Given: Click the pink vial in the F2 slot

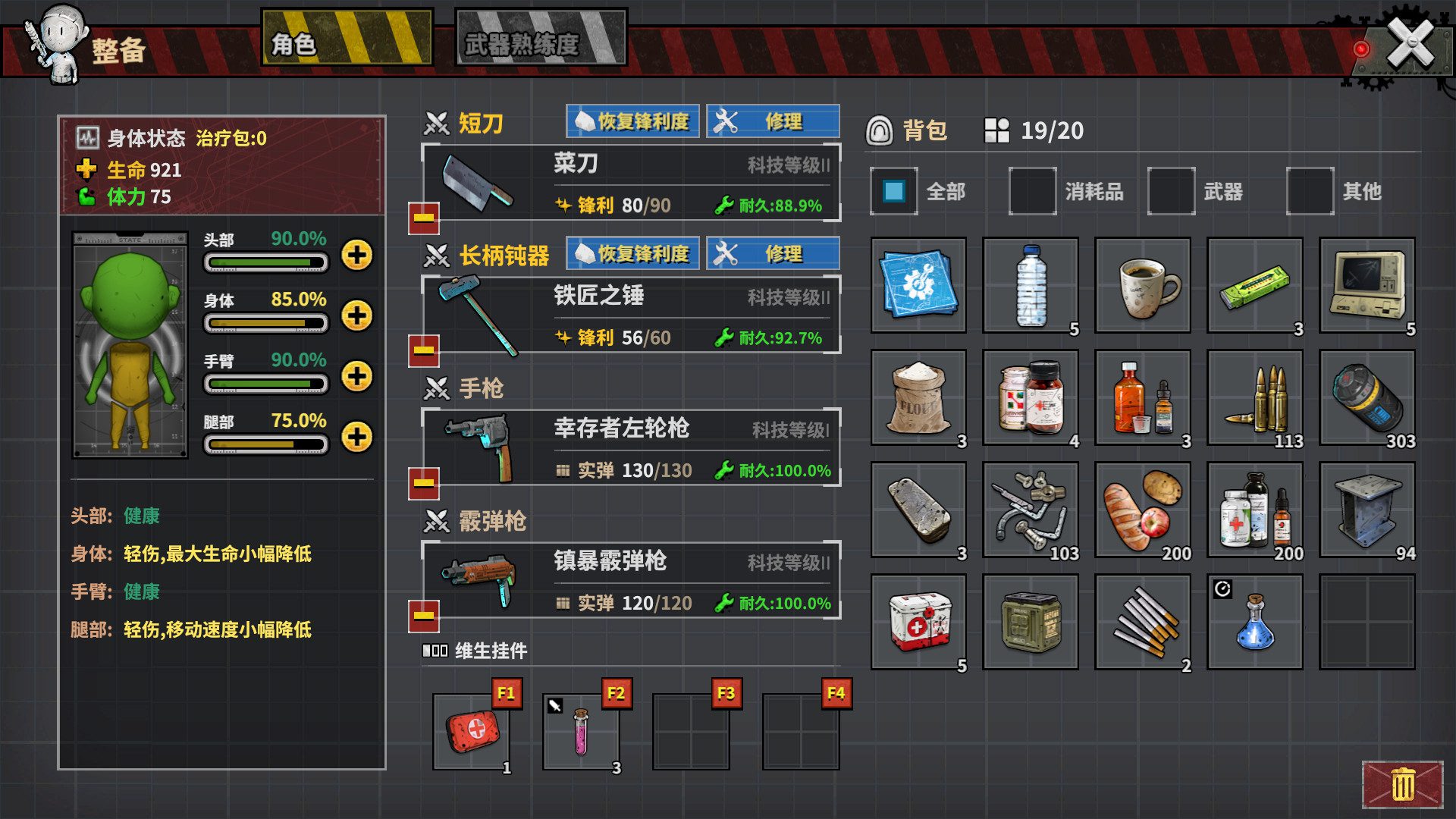Looking at the screenshot, I should (x=581, y=730).
